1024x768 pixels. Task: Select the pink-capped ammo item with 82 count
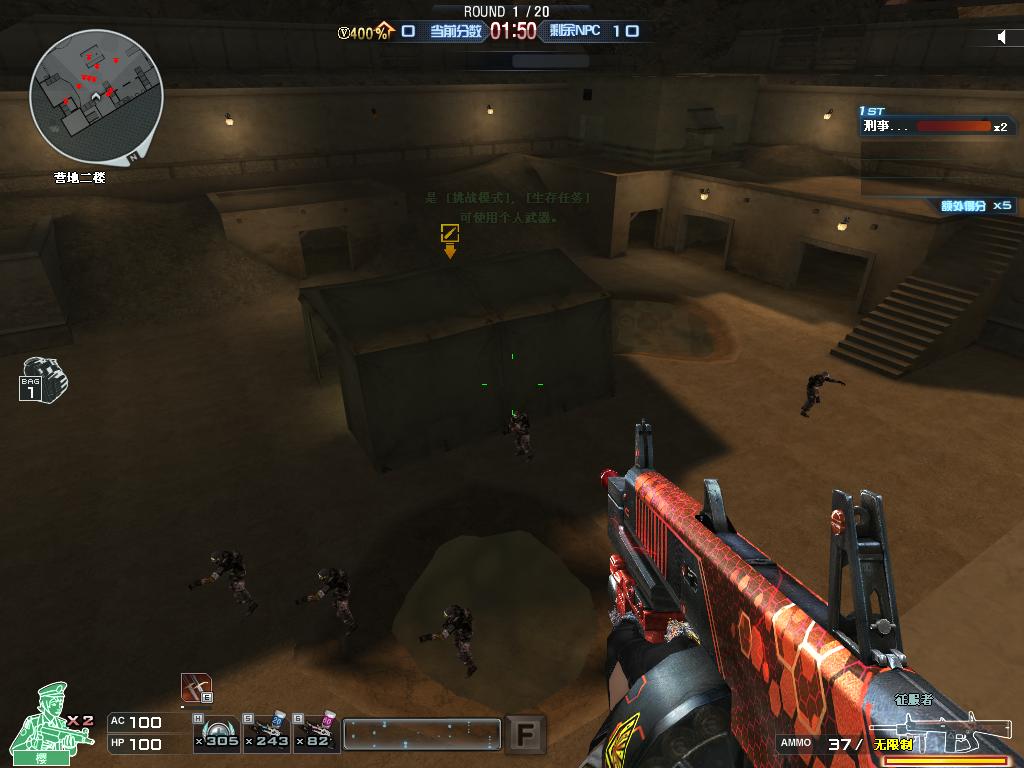315,732
